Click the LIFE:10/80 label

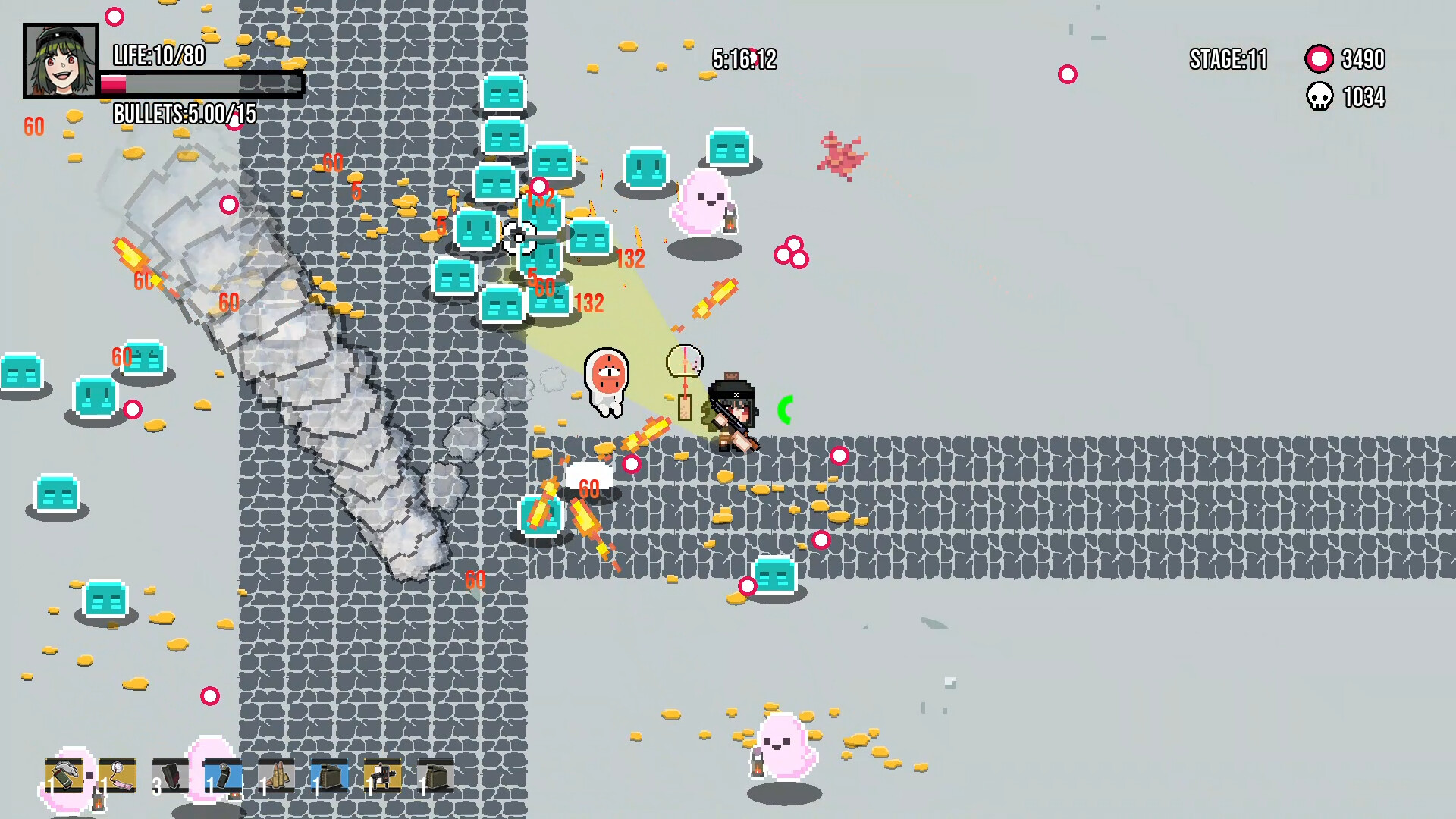tap(159, 56)
